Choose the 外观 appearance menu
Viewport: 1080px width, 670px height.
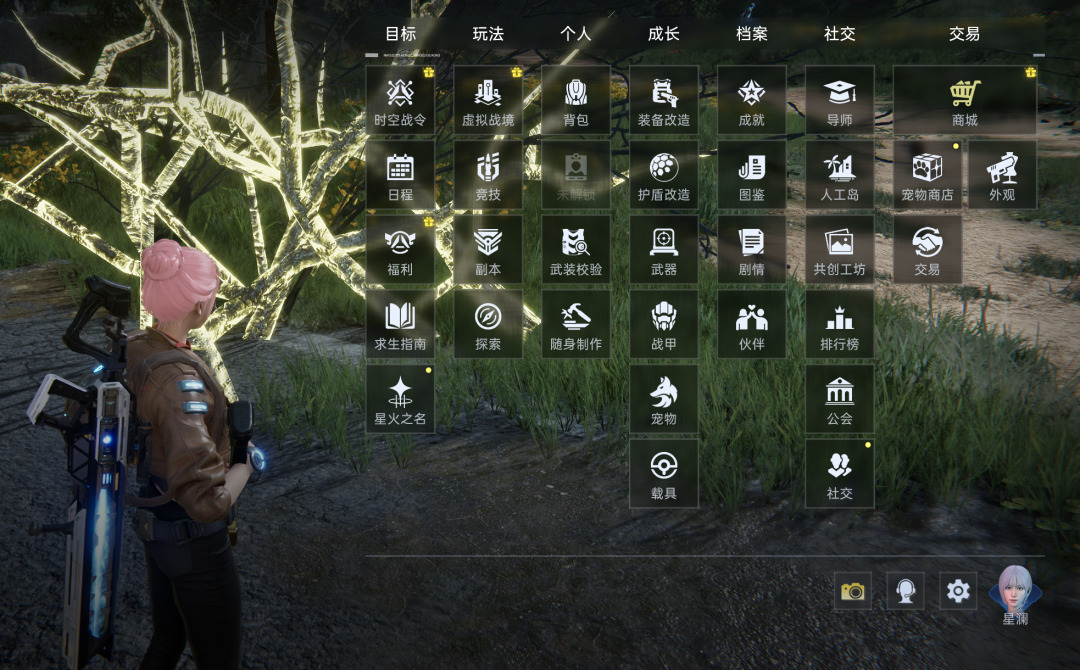point(1002,175)
